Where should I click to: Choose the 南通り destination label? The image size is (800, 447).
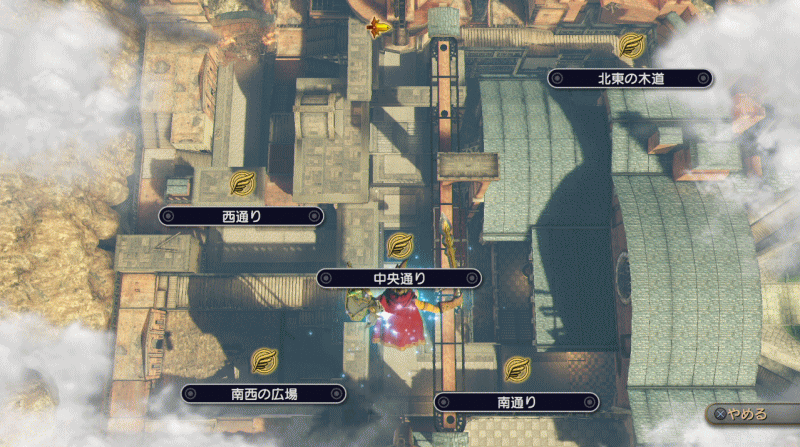517,402
